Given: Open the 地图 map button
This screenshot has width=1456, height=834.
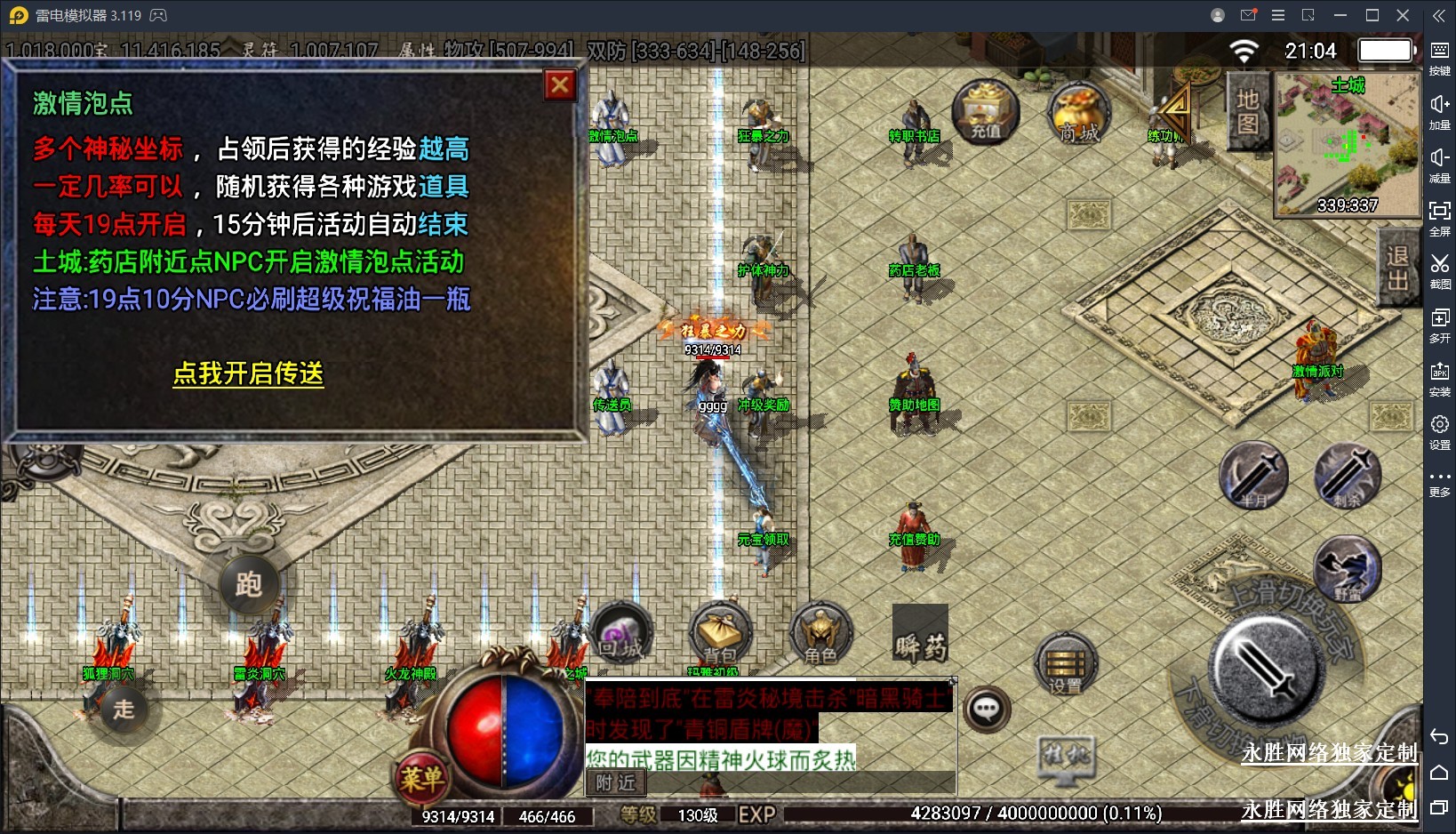Looking at the screenshot, I should (1247, 112).
